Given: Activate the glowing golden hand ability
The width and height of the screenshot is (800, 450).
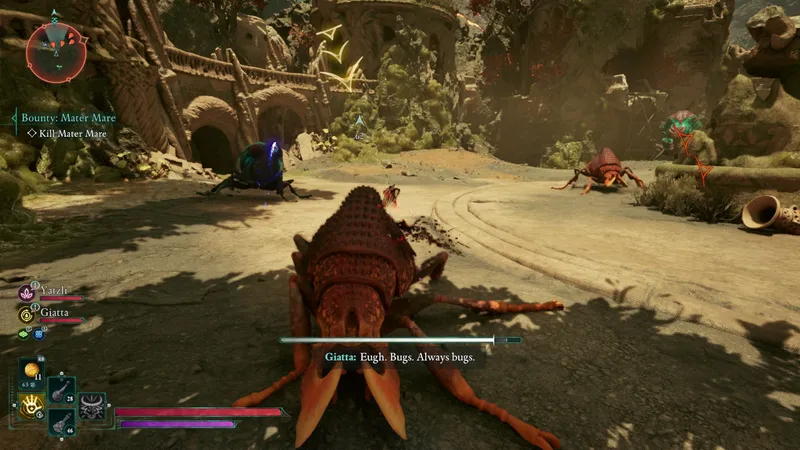Looking at the screenshot, I should [x=31, y=405].
